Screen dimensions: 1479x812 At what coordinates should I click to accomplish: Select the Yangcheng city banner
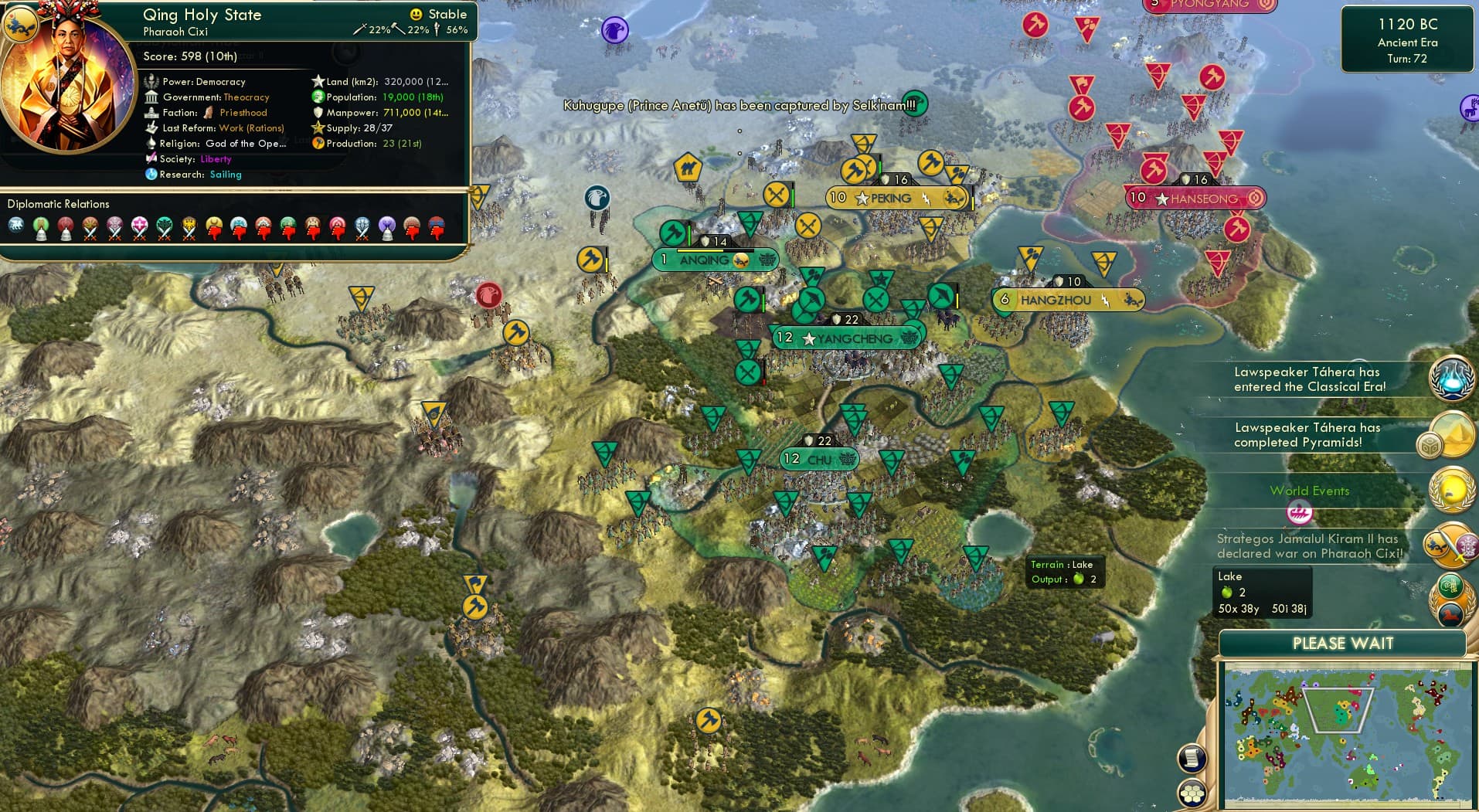point(846,338)
